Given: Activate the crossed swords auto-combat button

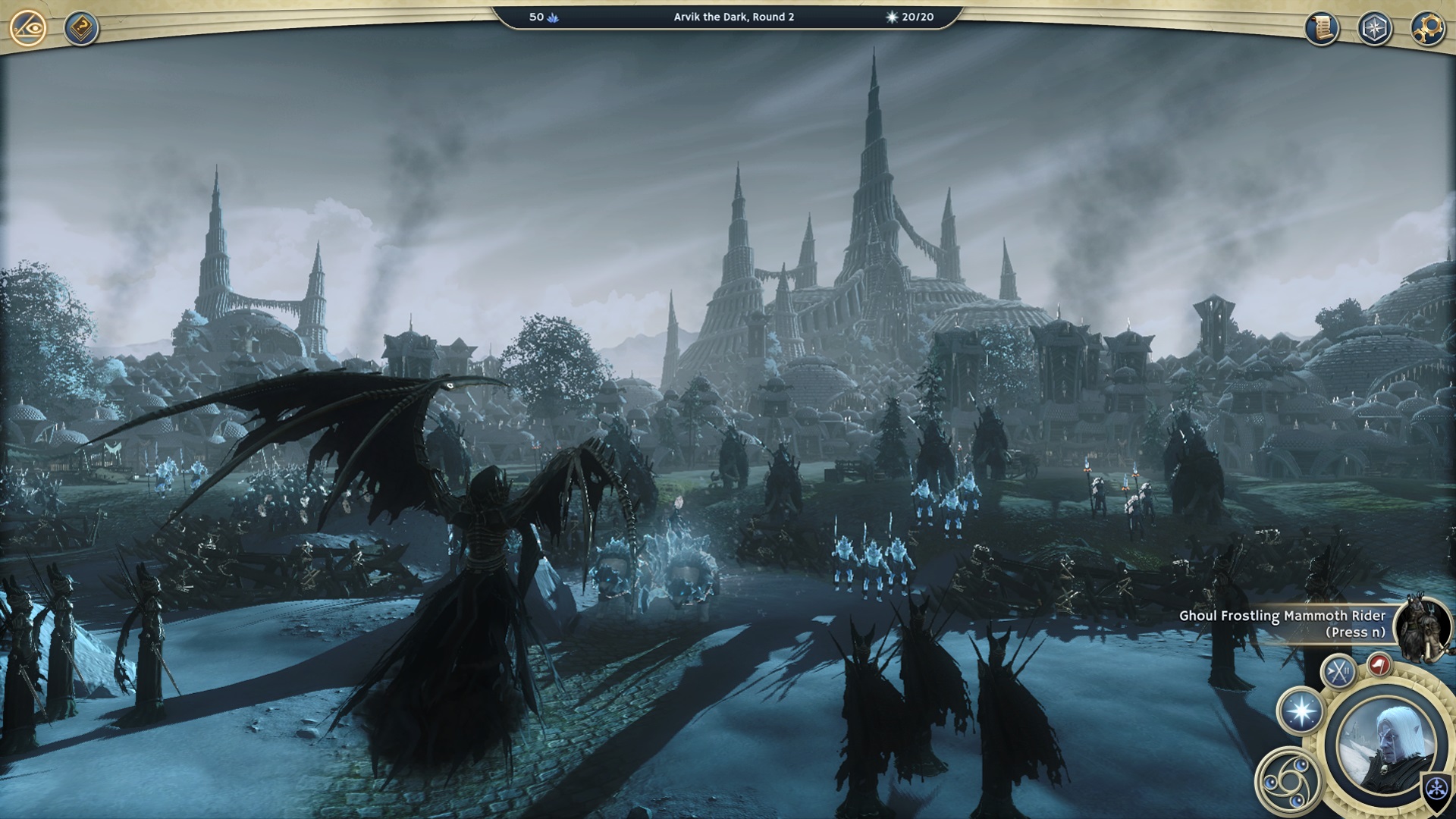Looking at the screenshot, I should coord(1338,672).
